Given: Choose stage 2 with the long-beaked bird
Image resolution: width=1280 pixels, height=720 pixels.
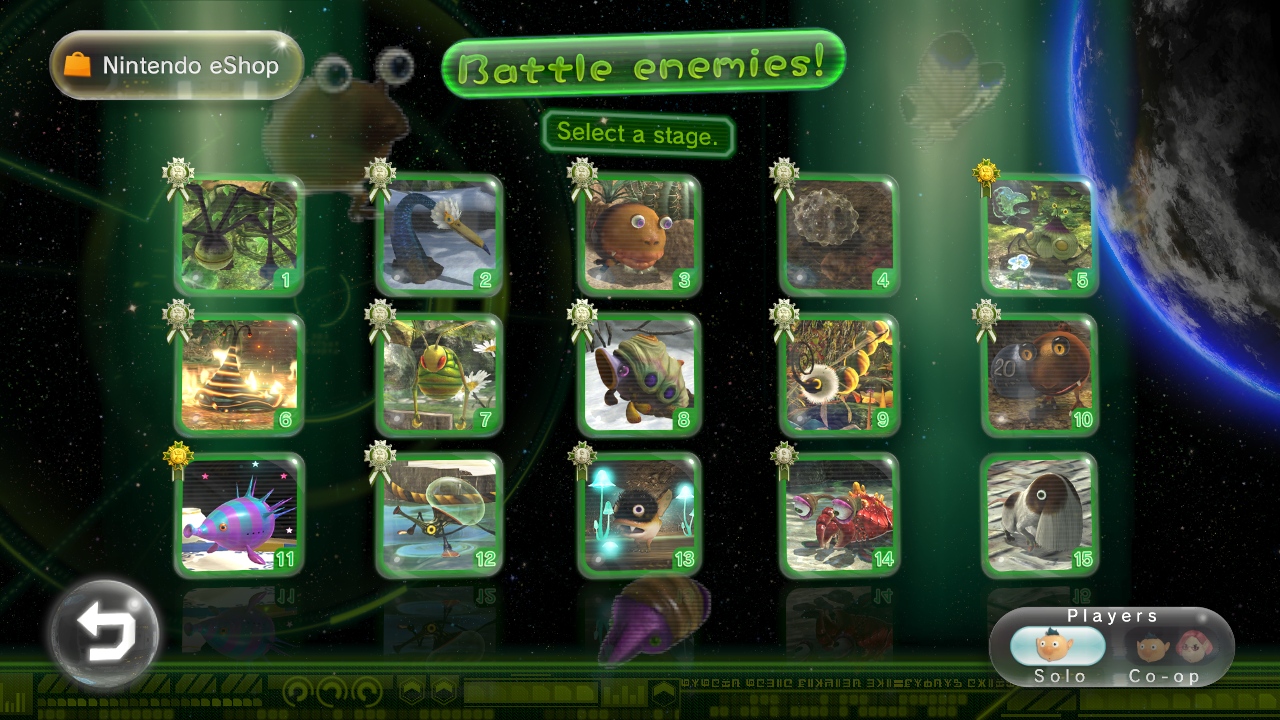Looking at the screenshot, I should click(439, 236).
